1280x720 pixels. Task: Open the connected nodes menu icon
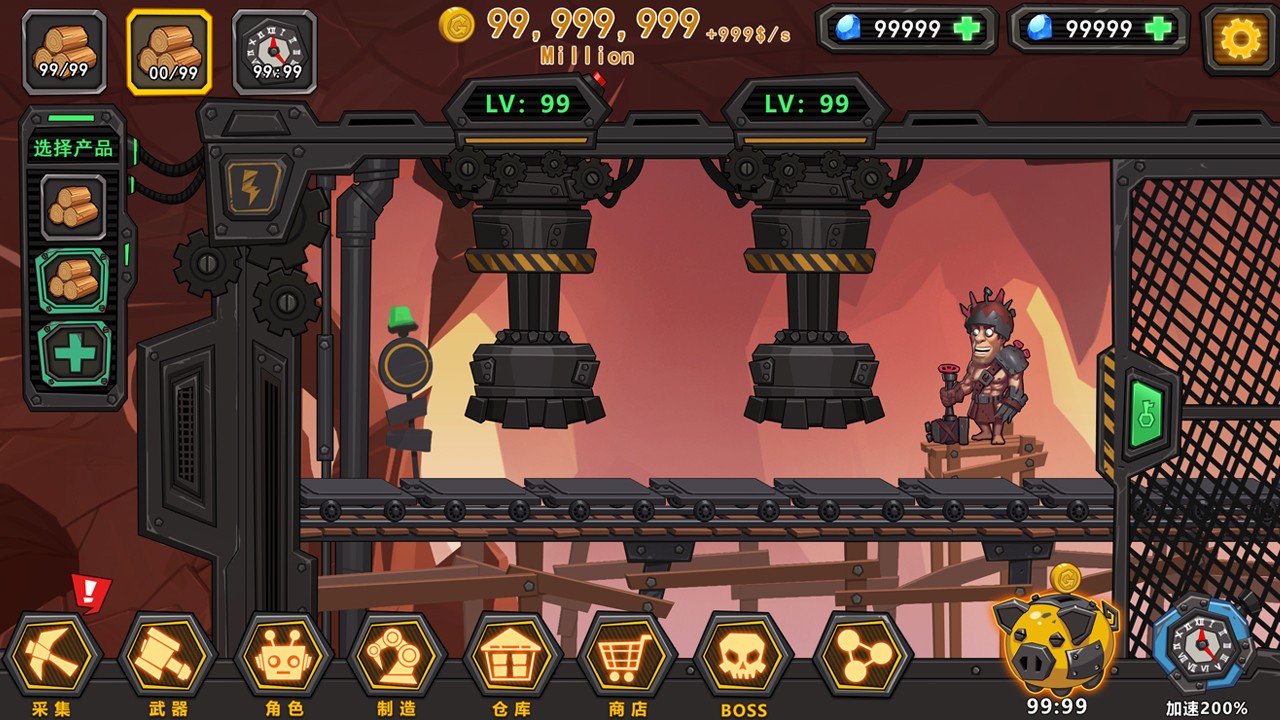click(x=862, y=656)
